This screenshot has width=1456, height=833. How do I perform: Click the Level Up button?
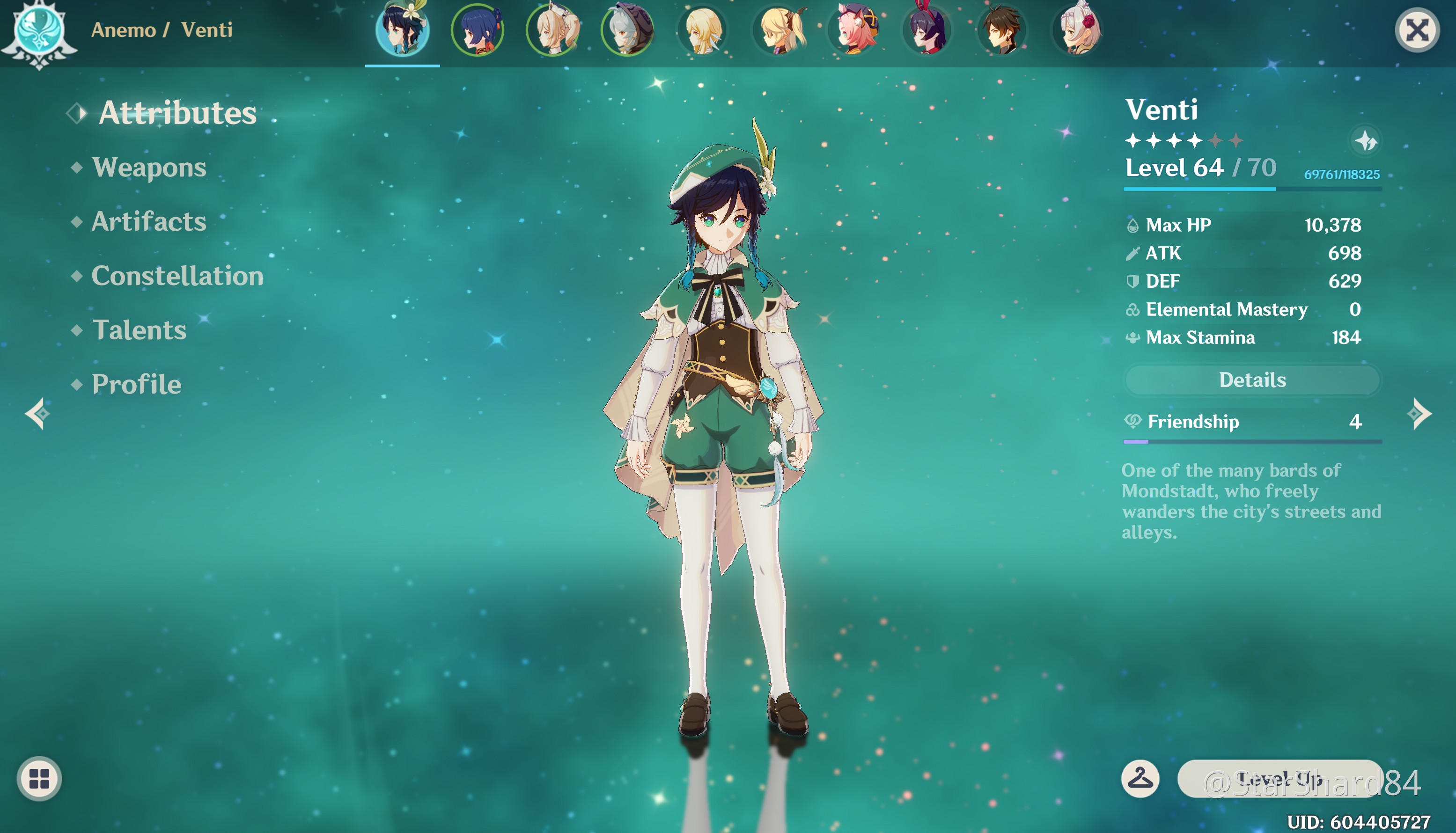point(1279,779)
